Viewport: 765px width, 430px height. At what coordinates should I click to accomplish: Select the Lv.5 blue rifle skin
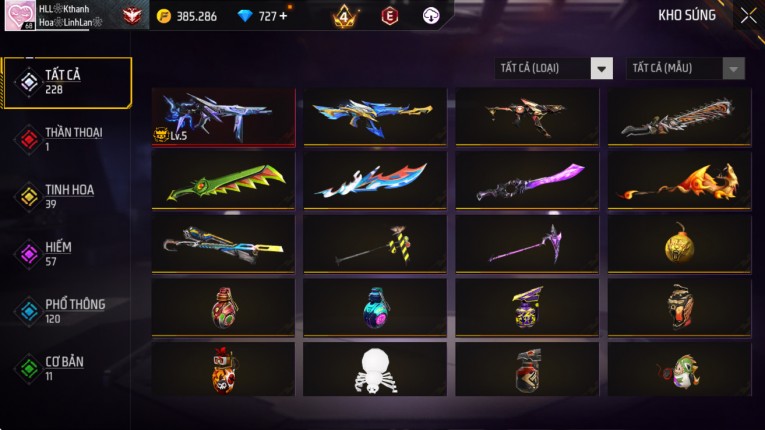223,117
